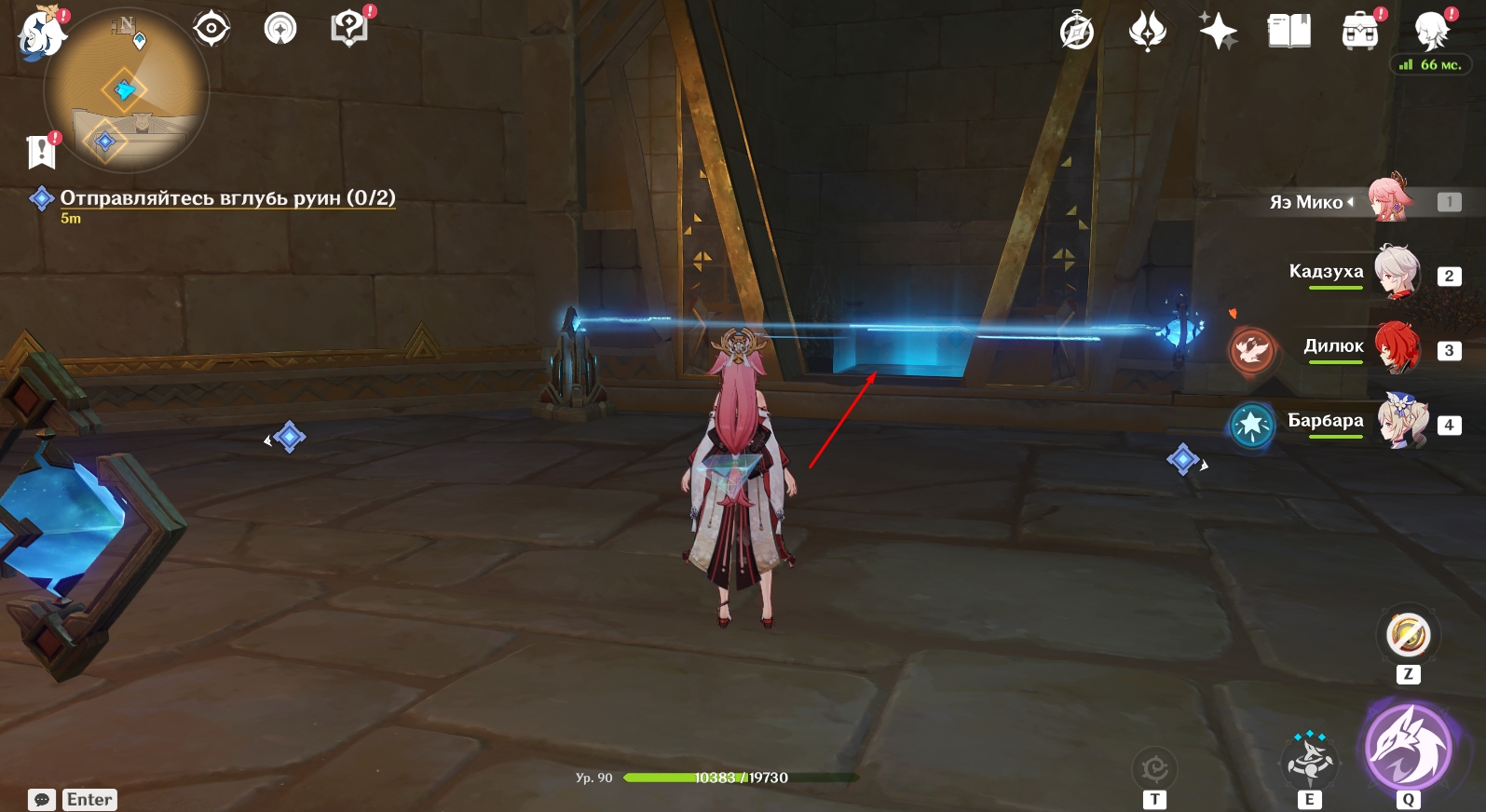Open the adventurer handbook book icon
The image size is (1486, 812).
click(1289, 32)
